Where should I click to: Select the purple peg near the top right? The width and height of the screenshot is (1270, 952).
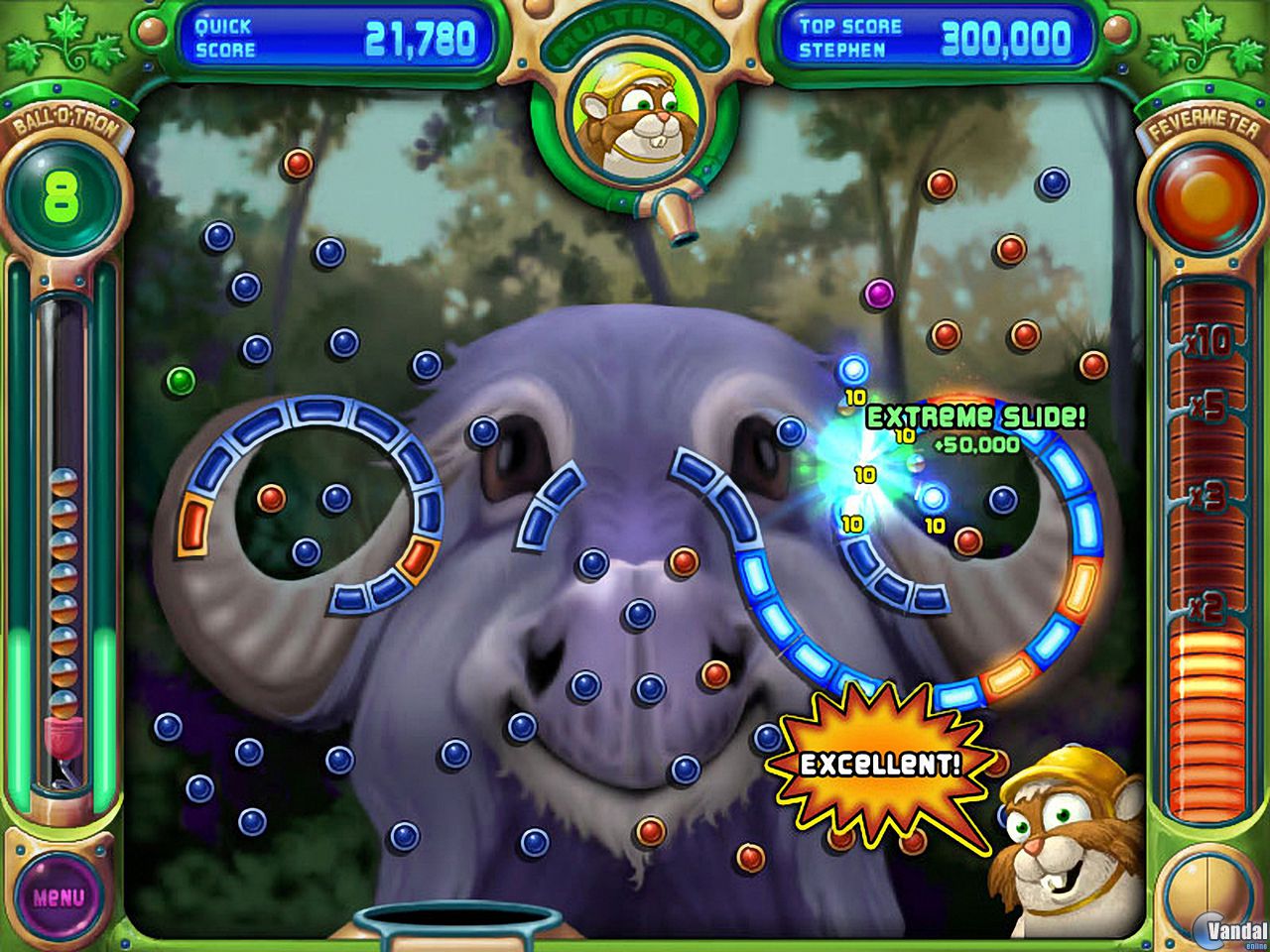coord(877,291)
